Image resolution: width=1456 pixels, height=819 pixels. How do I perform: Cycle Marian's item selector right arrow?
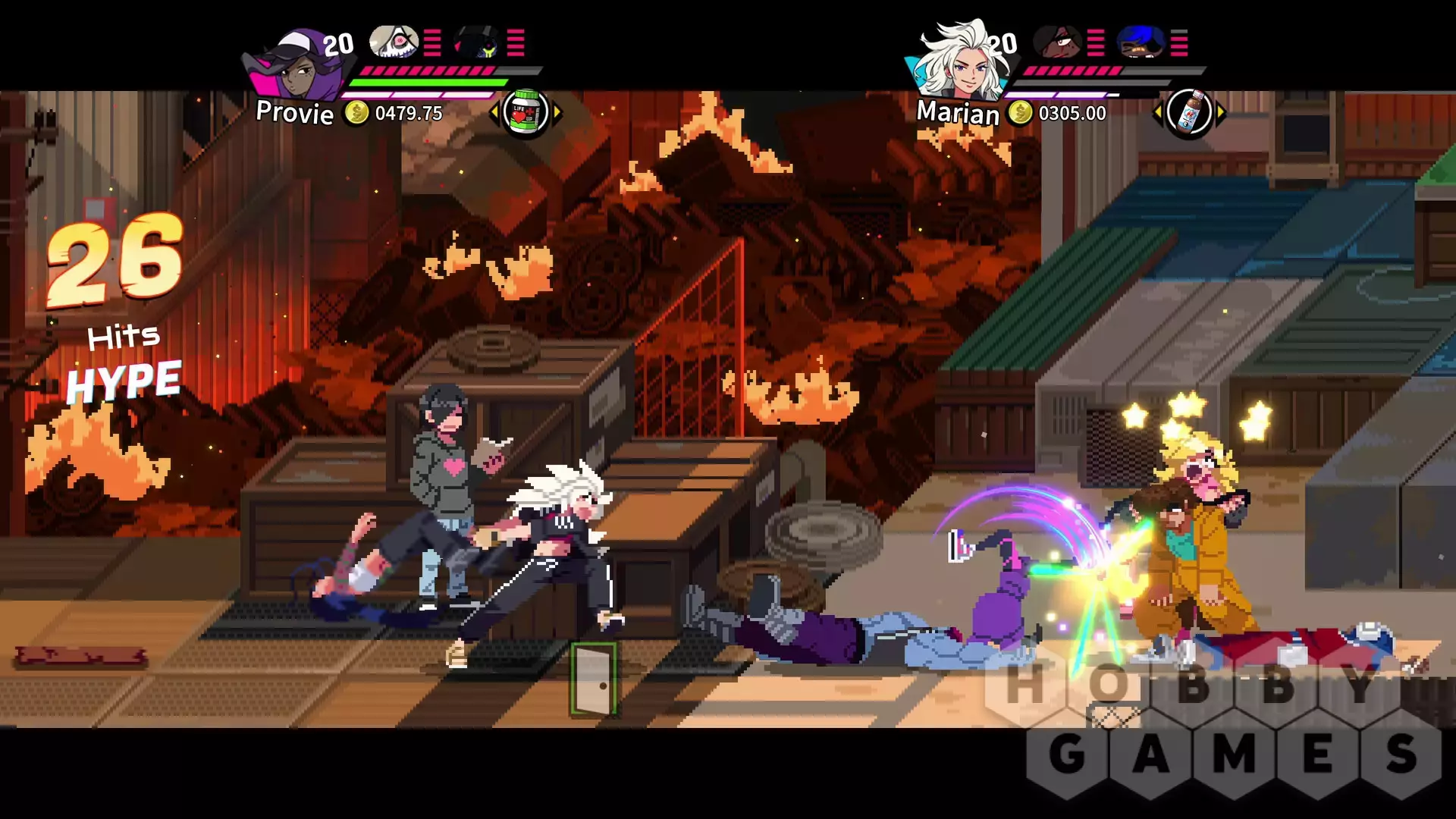pos(1221,113)
